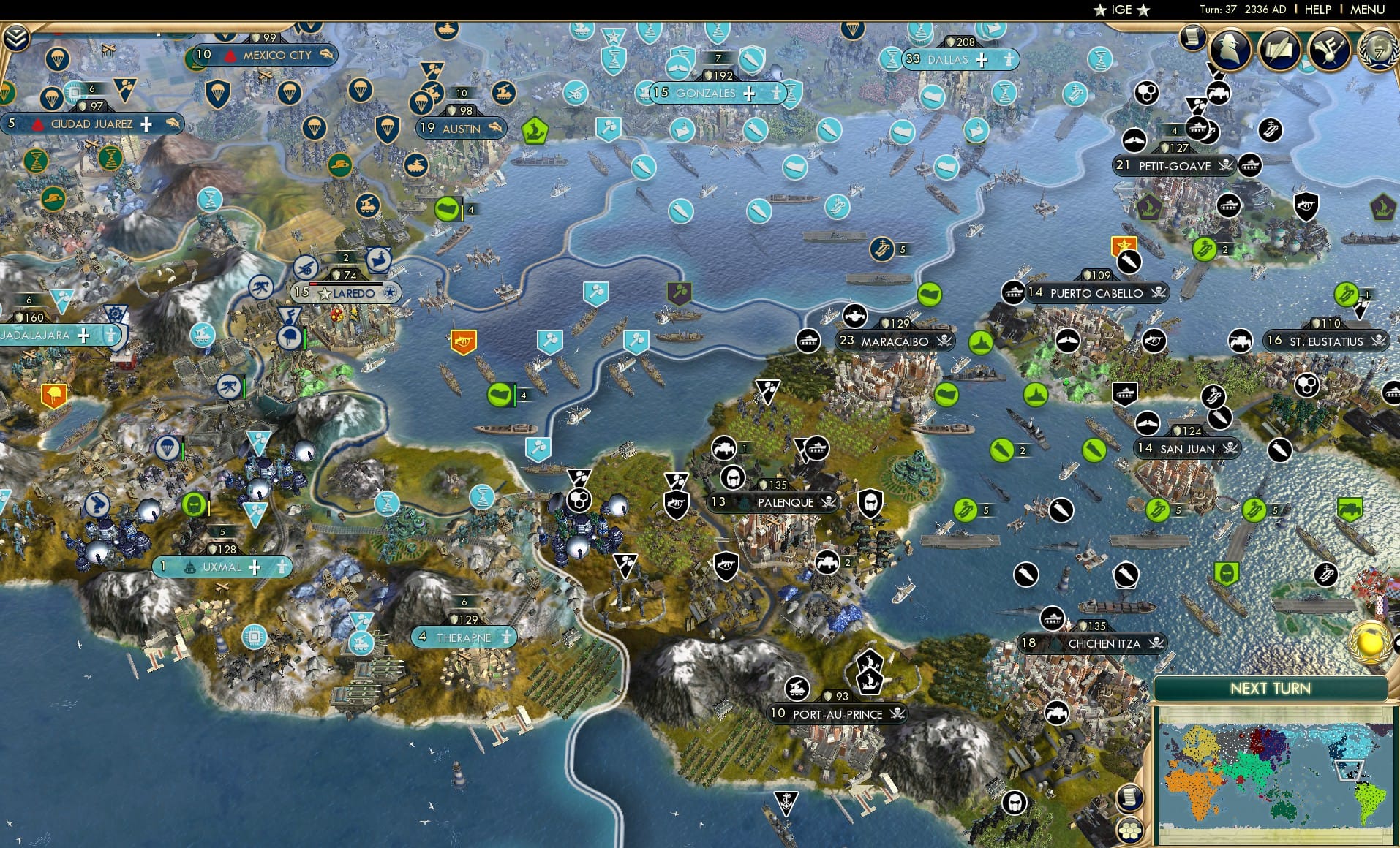Toggle Strategic View with the hexagon icon
This screenshot has width=1400, height=848.
[x=1129, y=830]
